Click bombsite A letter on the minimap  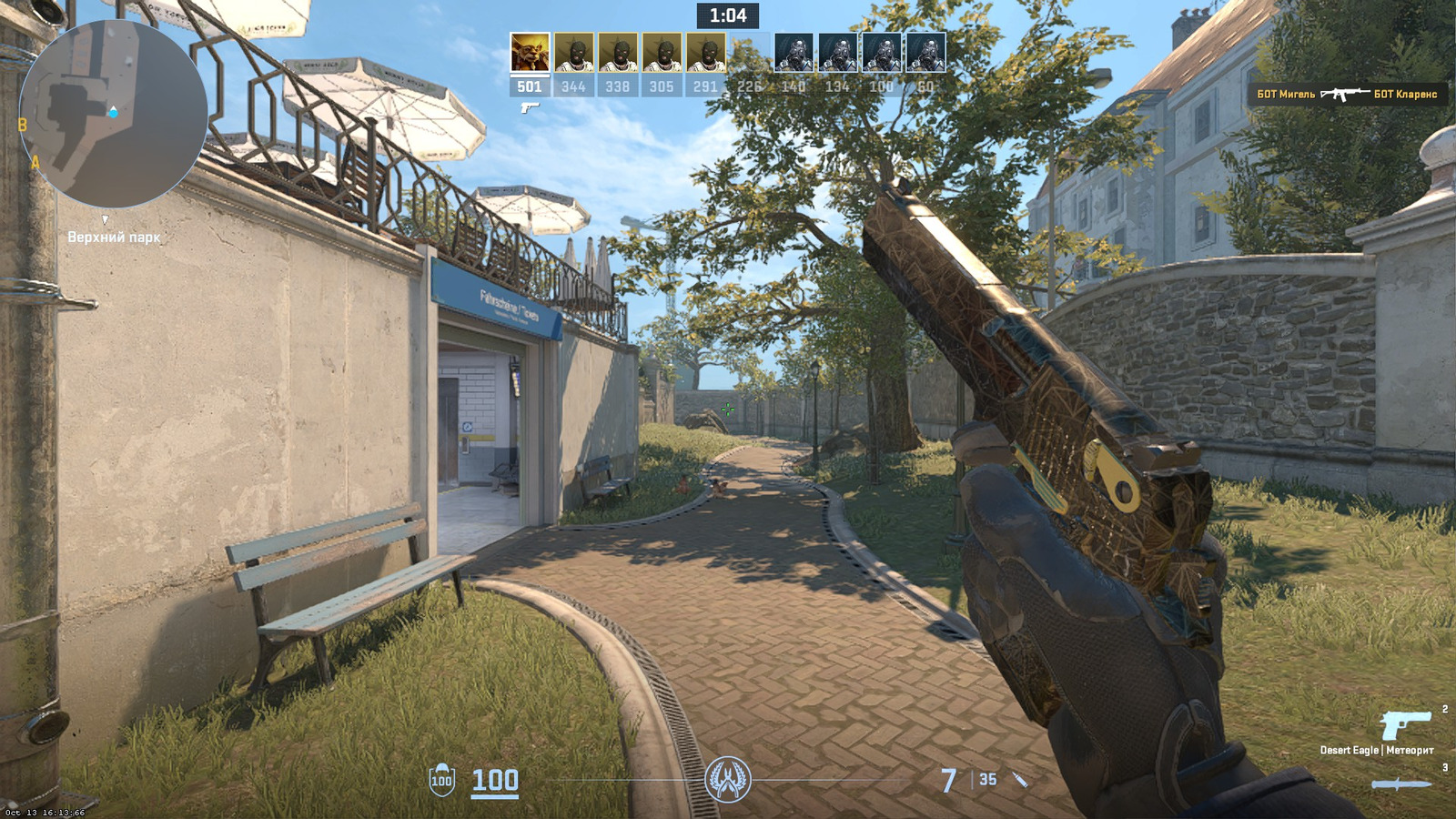click(35, 160)
